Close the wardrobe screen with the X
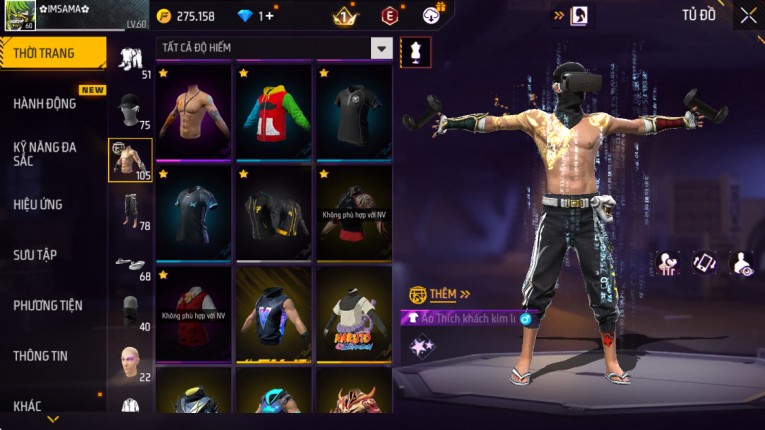Screen dimensions: 765x430 point(748,15)
